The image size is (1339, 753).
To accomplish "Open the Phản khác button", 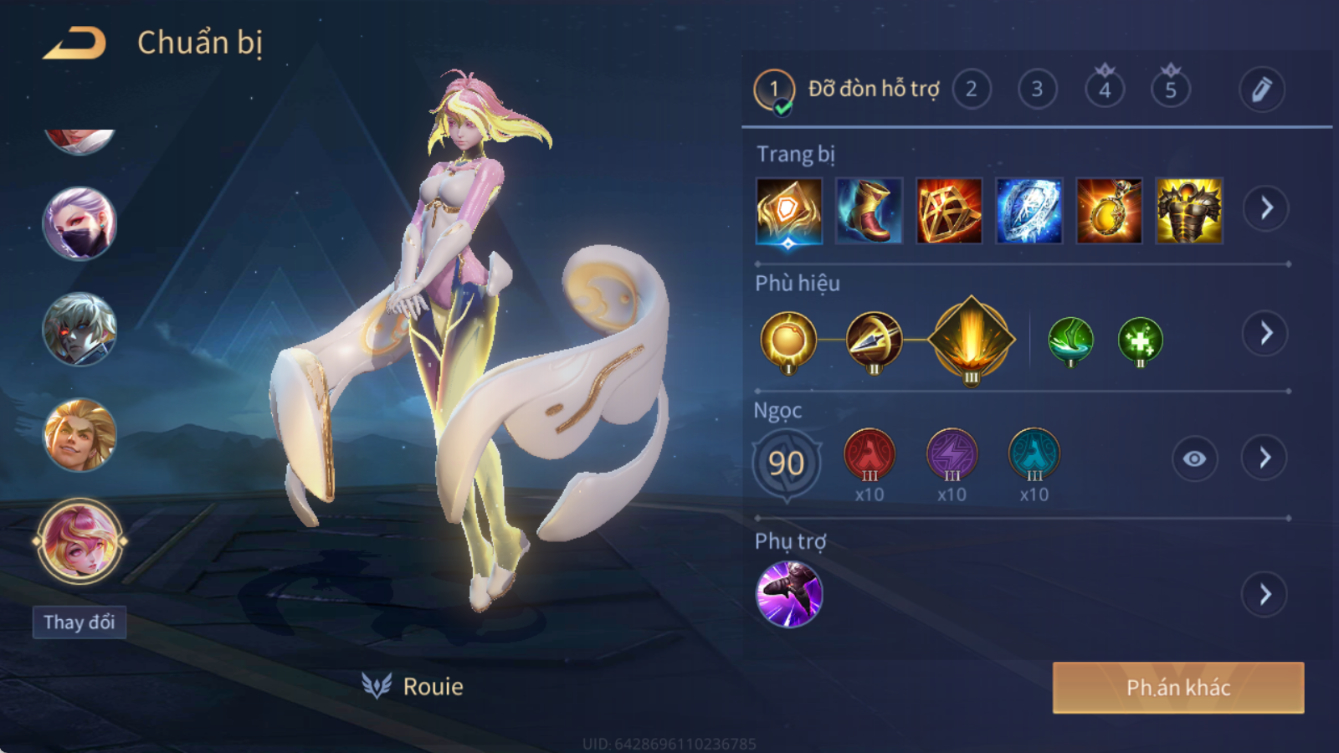I will click(x=1178, y=688).
